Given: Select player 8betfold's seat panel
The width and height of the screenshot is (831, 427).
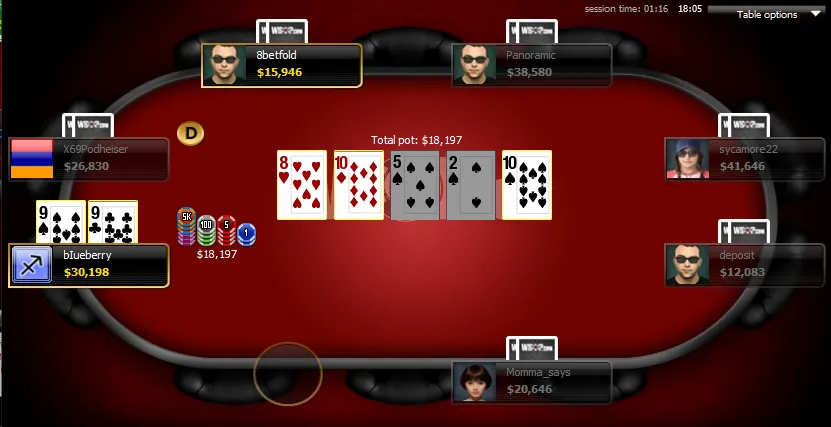Looking at the screenshot, I should [x=281, y=65].
